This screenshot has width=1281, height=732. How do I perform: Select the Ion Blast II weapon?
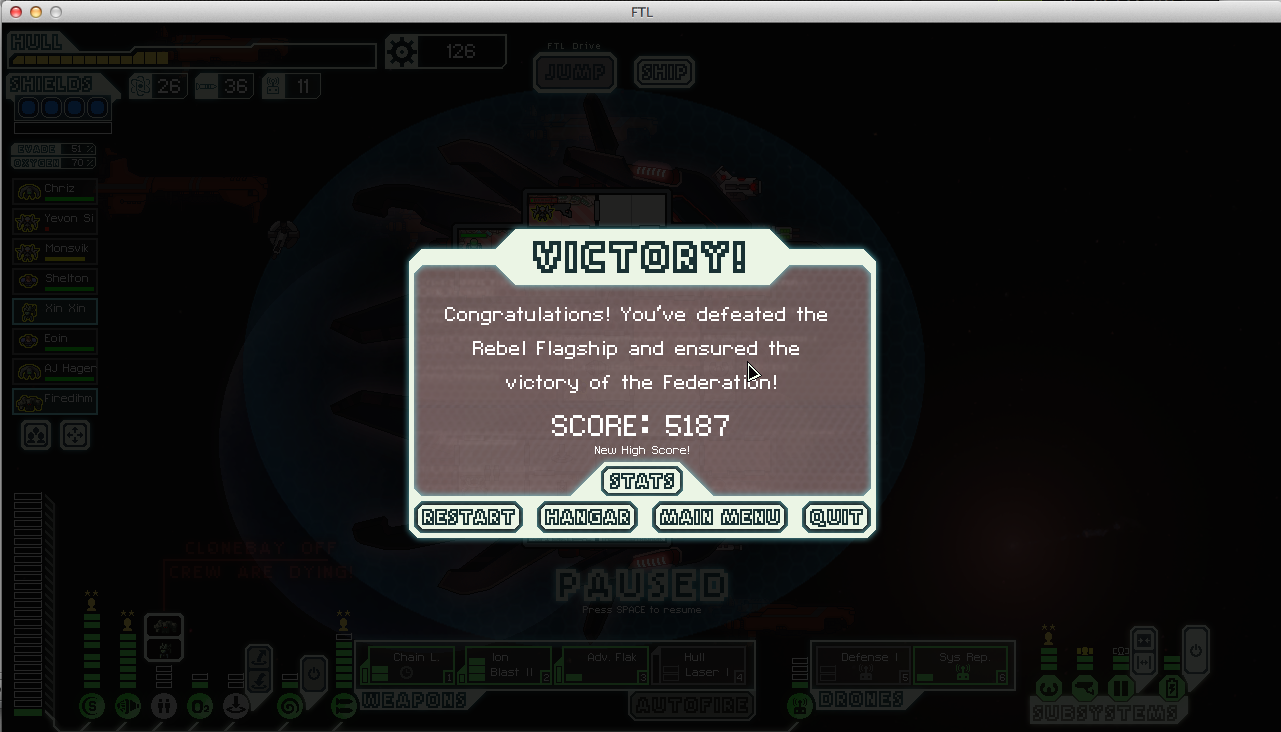pyautogui.click(x=508, y=665)
